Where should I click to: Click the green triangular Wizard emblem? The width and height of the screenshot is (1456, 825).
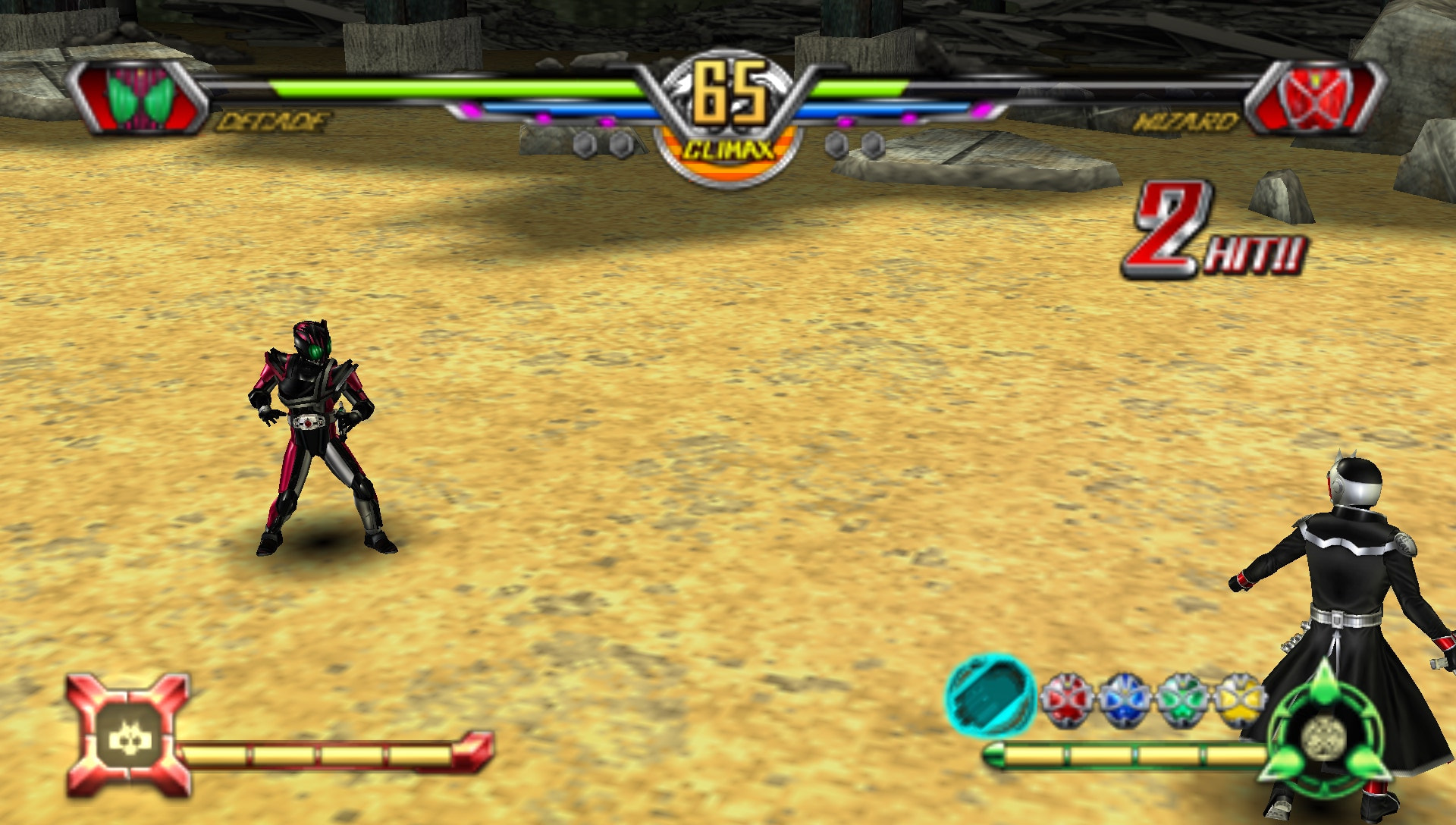(x=1325, y=734)
